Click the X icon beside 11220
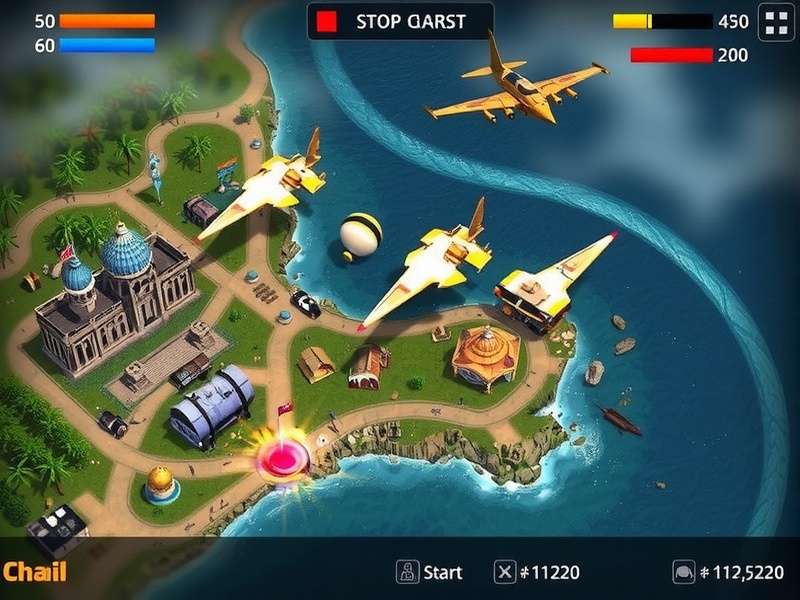This screenshot has height=600, width=800. pyautogui.click(x=505, y=572)
